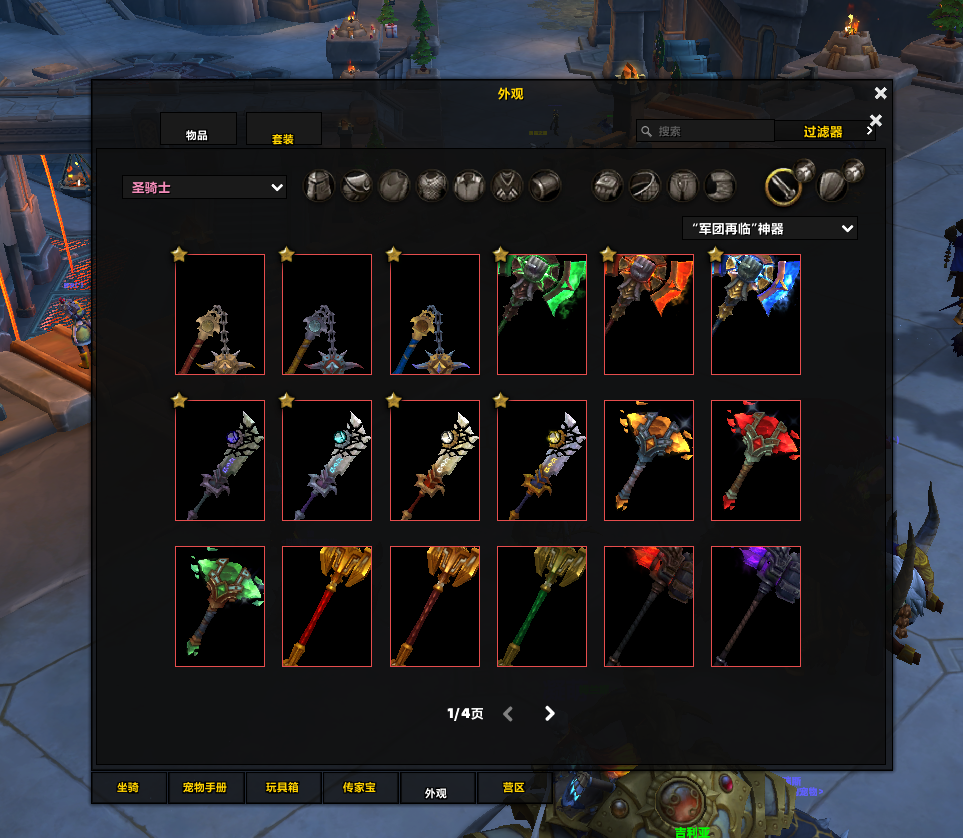Viewport: 963px width, 838px height.
Task: Go to the next appearance page
Action: point(549,713)
